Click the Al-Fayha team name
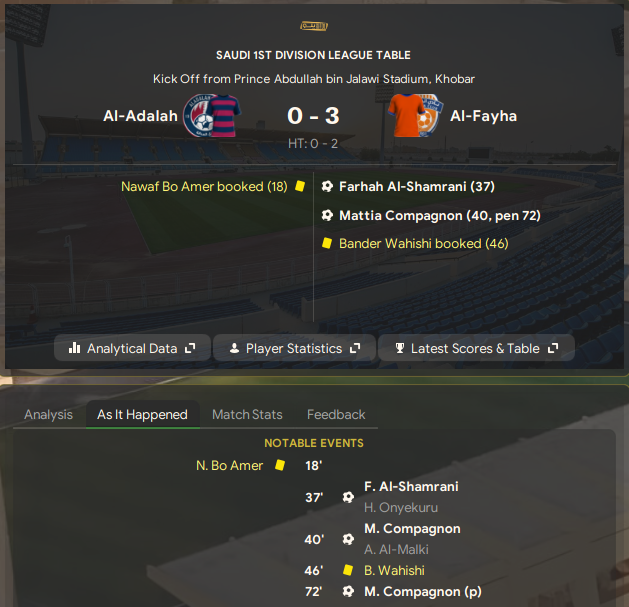The image size is (629, 607). point(483,116)
